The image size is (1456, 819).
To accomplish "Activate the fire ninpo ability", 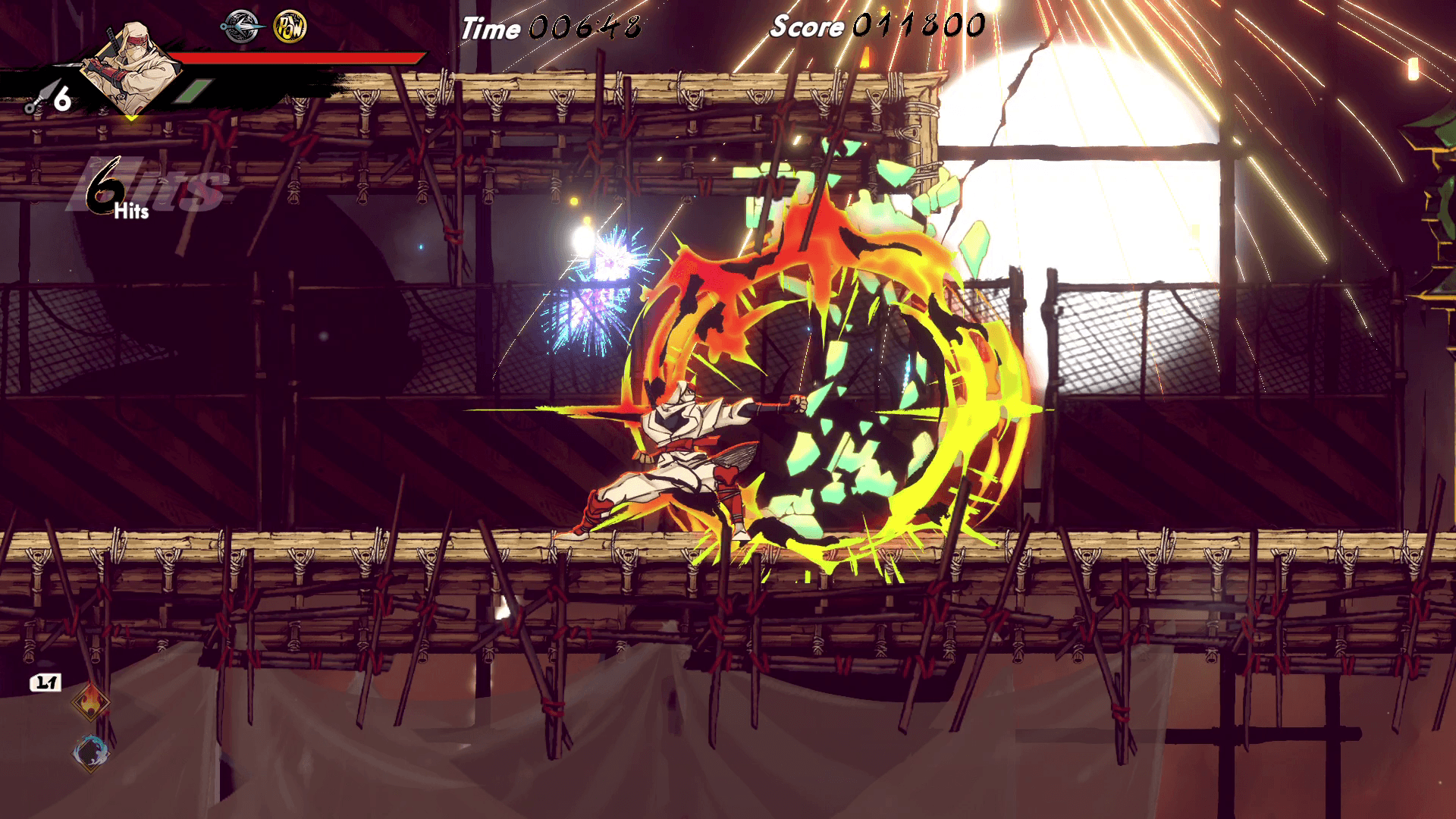I will click(90, 704).
